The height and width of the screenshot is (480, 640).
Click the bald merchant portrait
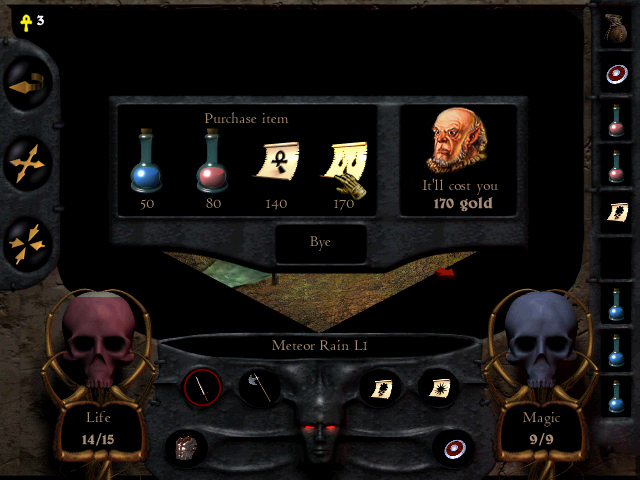point(456,140)
